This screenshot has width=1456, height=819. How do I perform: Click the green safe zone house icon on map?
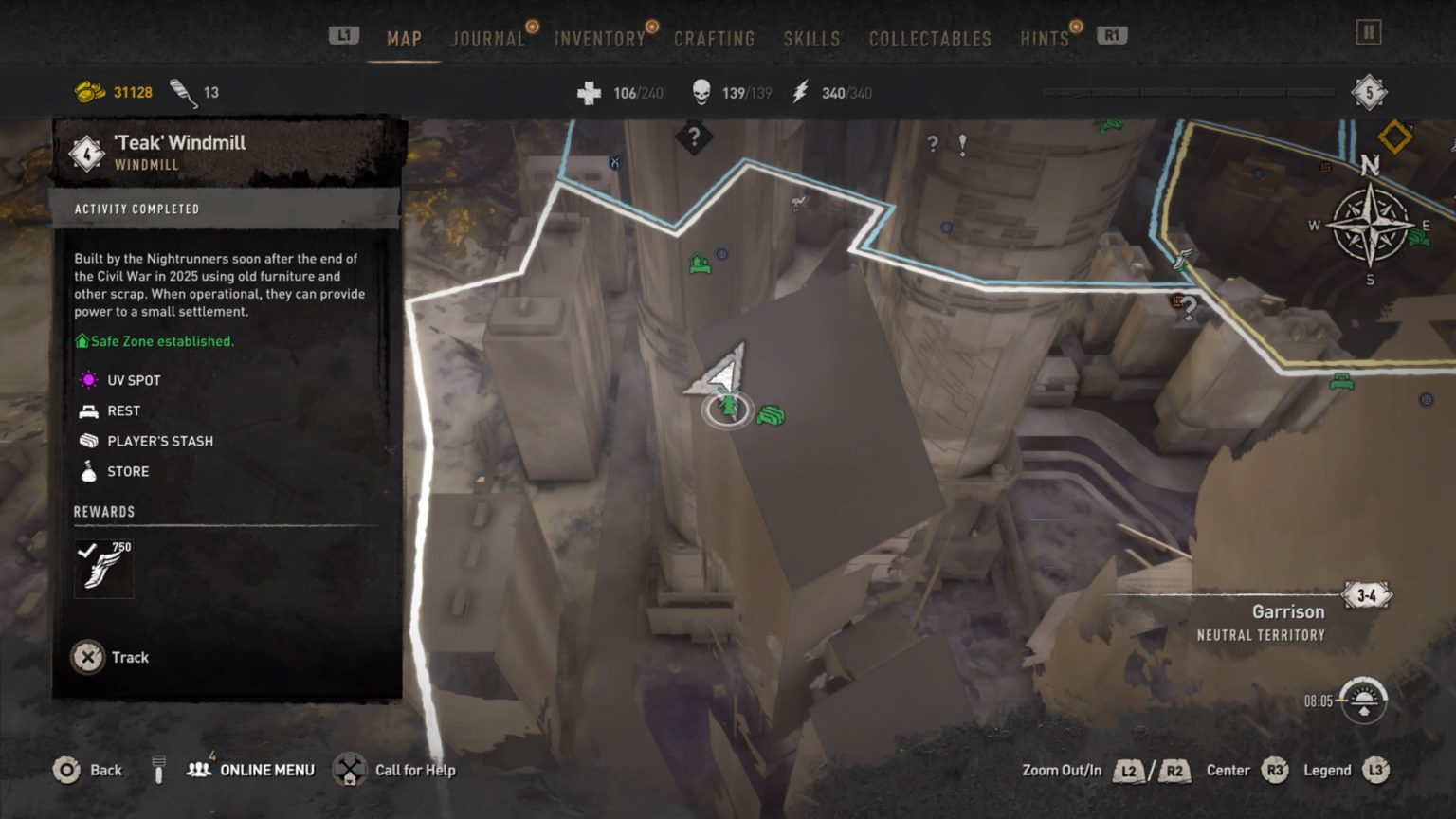[699, 263]
